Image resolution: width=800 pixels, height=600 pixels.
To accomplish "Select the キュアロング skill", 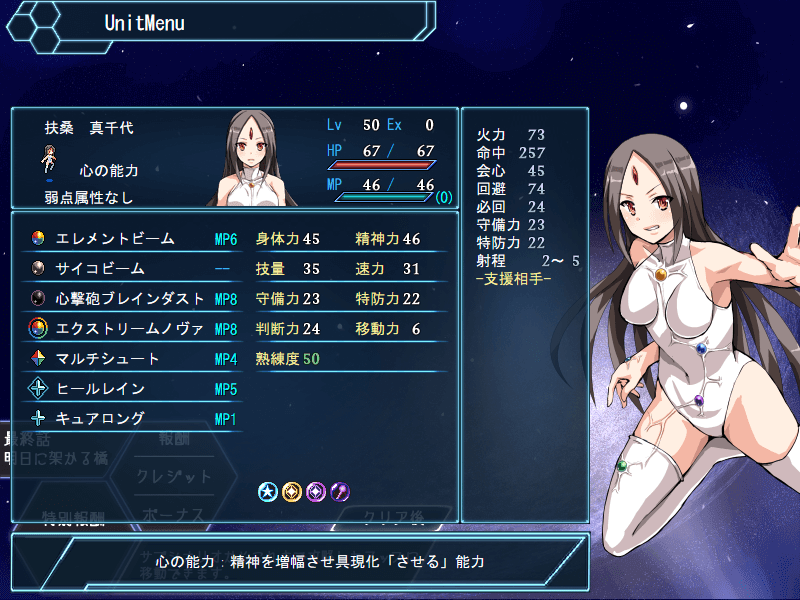I will tap(100, 419).
